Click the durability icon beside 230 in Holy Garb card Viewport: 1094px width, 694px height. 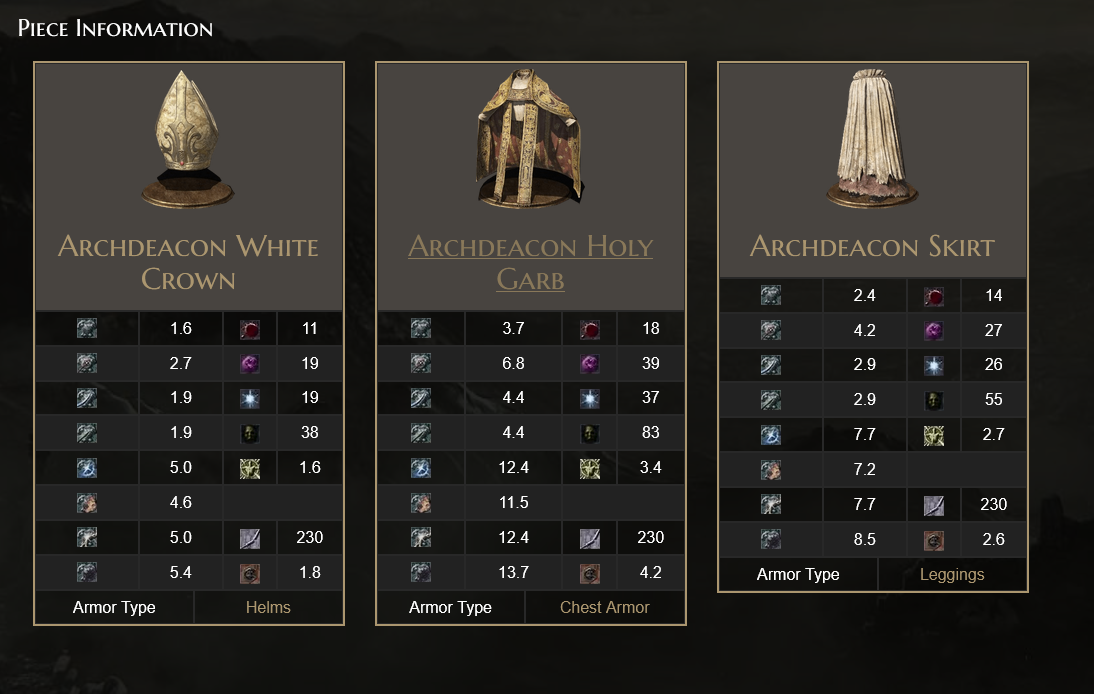click(592, 538)
